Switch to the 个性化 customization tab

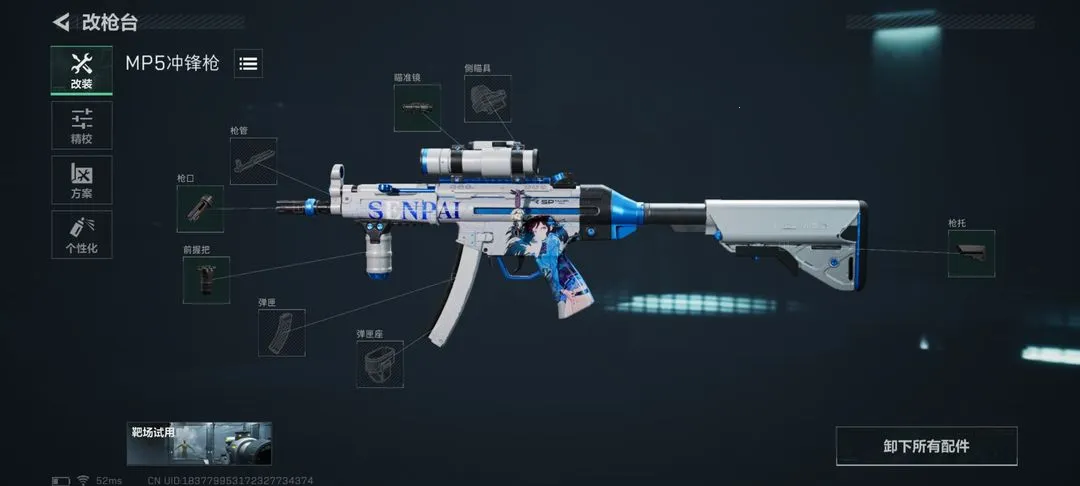tap(82, 235)
